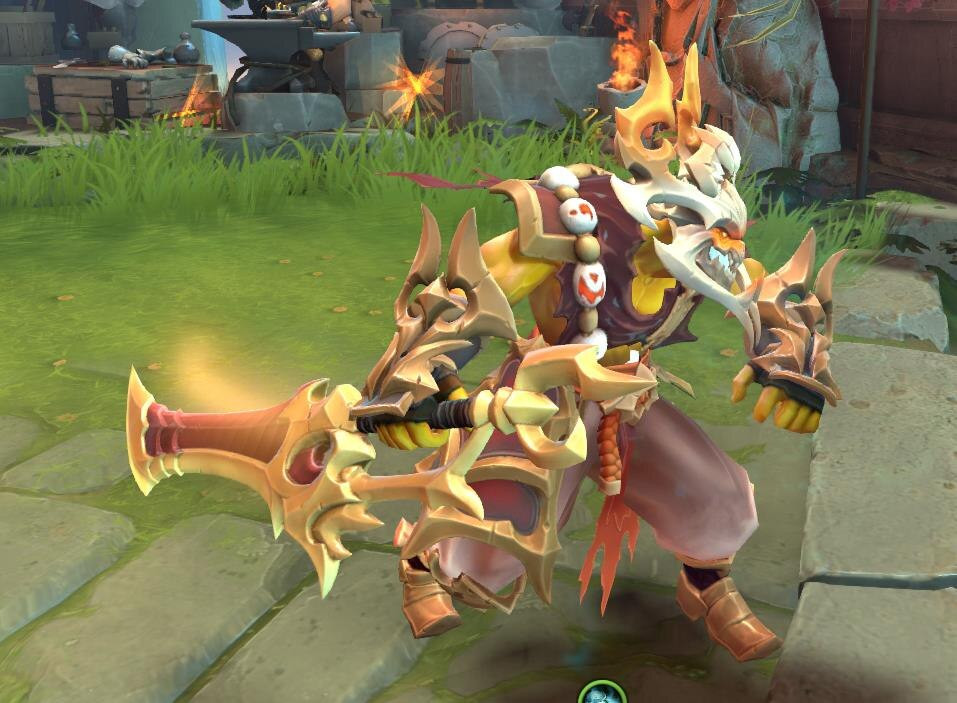Click the green-ringed circular icon at bottom
The height and width of the screenshot is (703, 957).
pos(602,694)
